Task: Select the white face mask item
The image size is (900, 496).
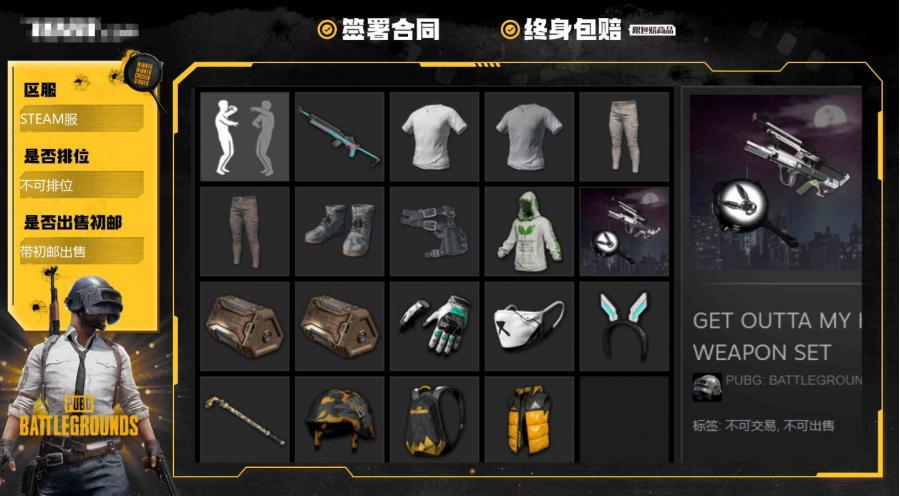Action: [529, 326]
